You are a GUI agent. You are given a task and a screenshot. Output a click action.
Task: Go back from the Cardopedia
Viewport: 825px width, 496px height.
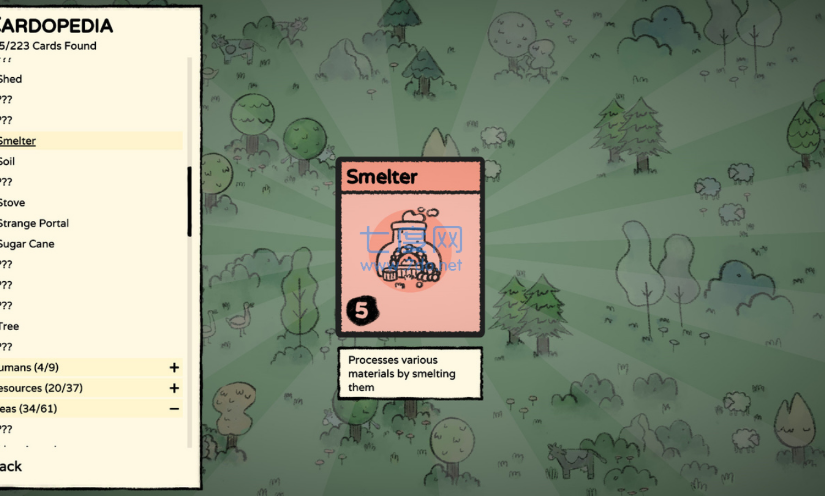[10, 466]
